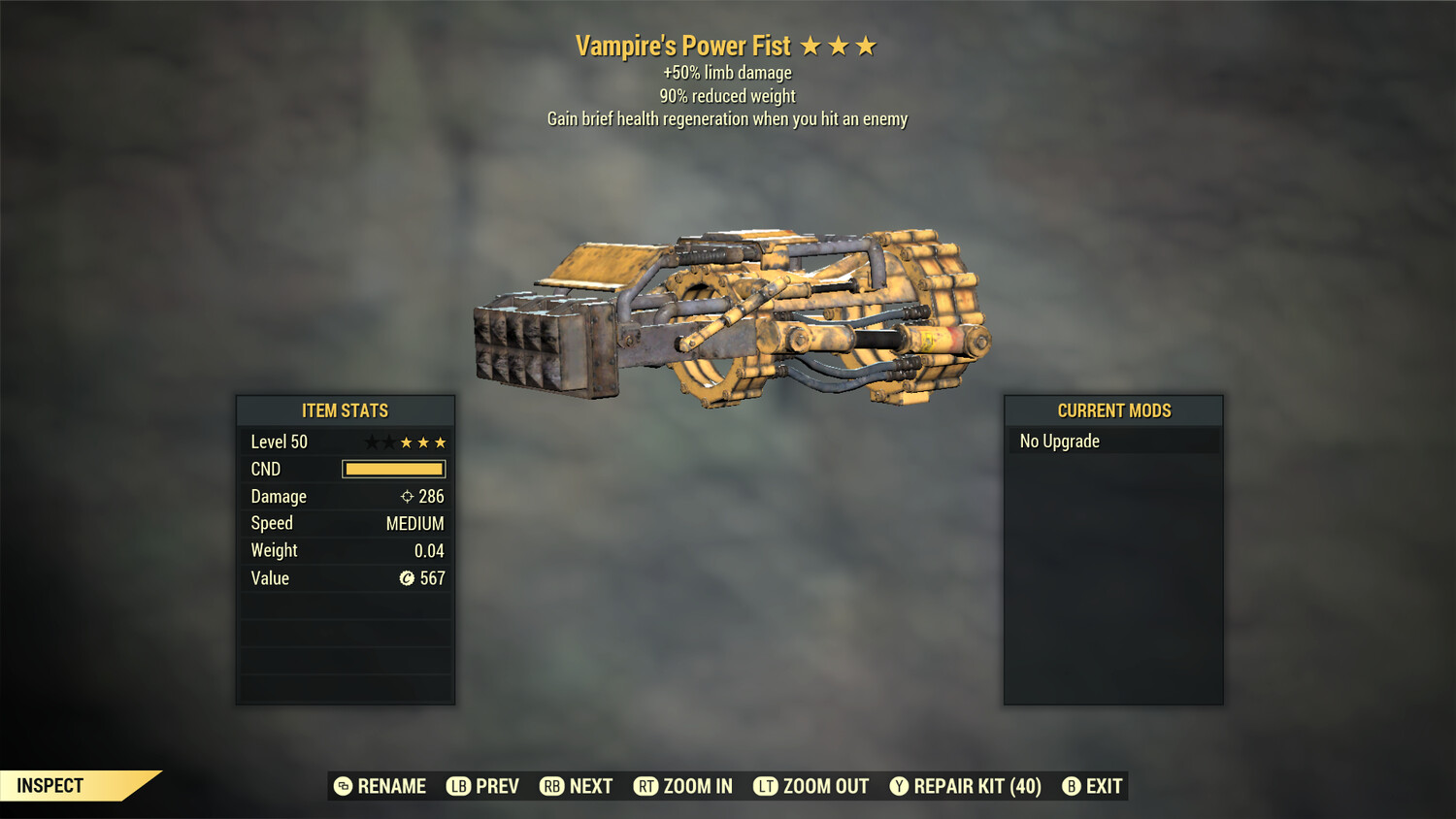Show the next item with Next

pos(577,786)
